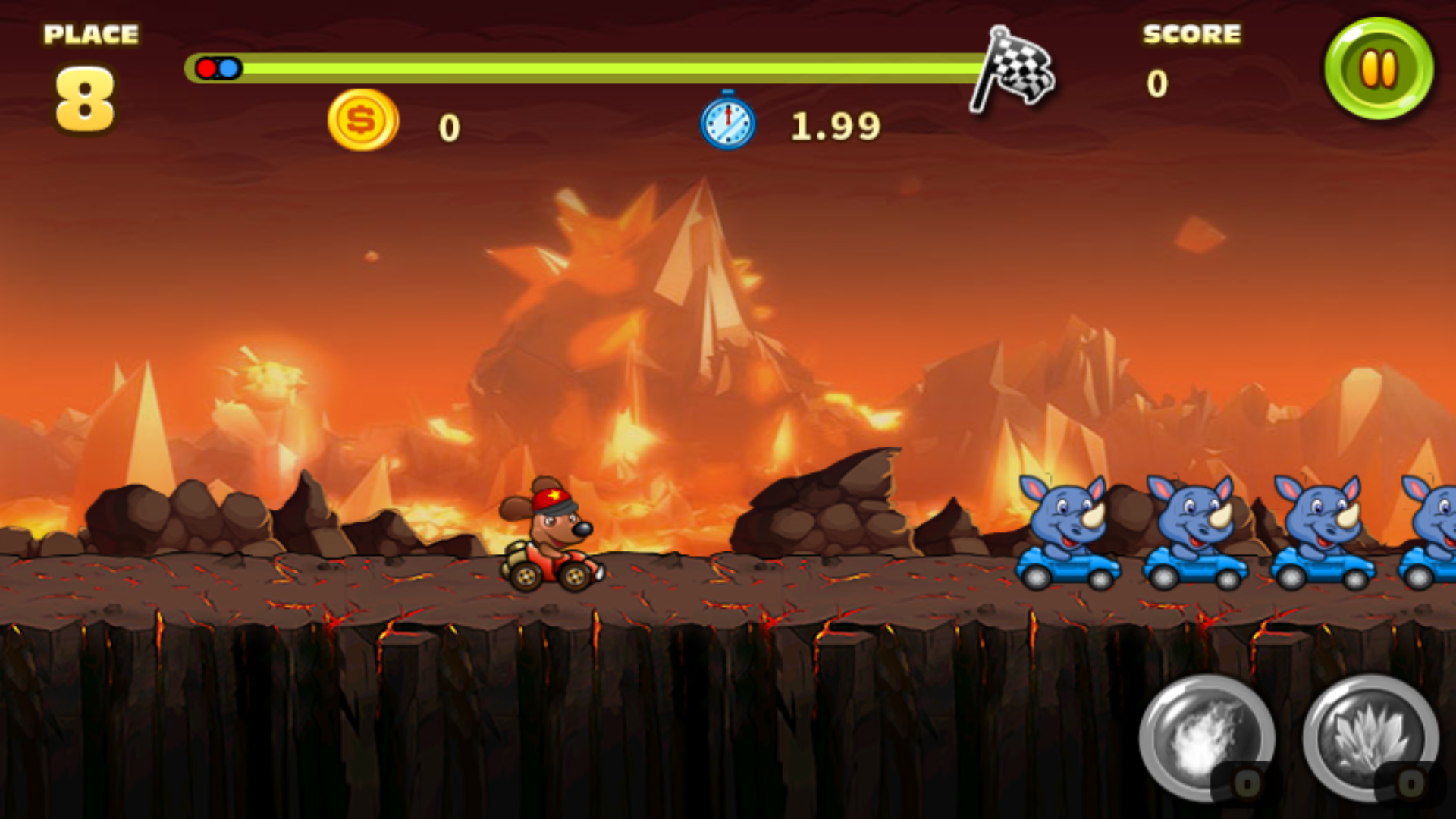This screenshot has width=1456, height=819.
Task: Select the blue racer marker on progress bar
Action: click(227, 68)
